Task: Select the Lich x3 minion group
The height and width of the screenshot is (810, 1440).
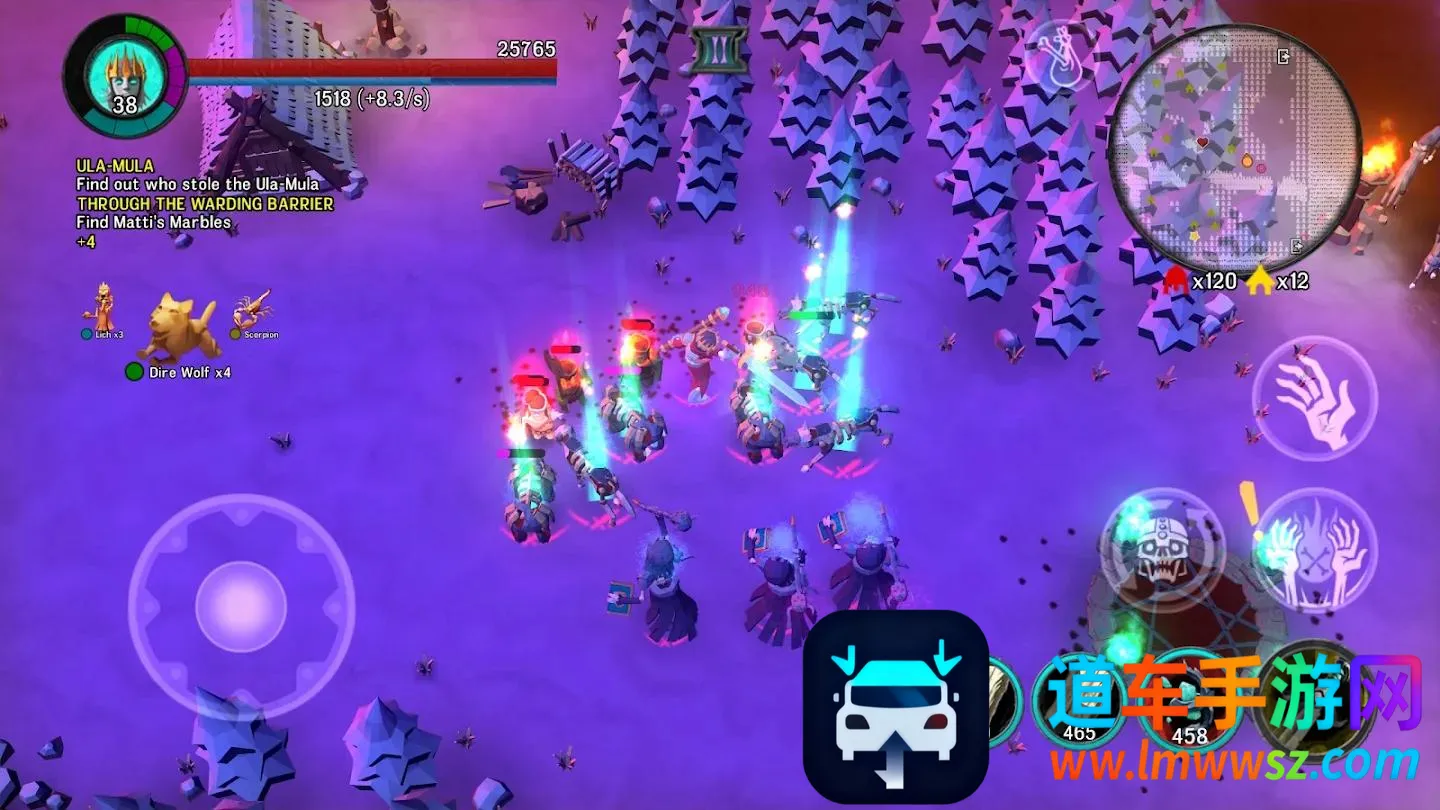Action: pos(103,308)
